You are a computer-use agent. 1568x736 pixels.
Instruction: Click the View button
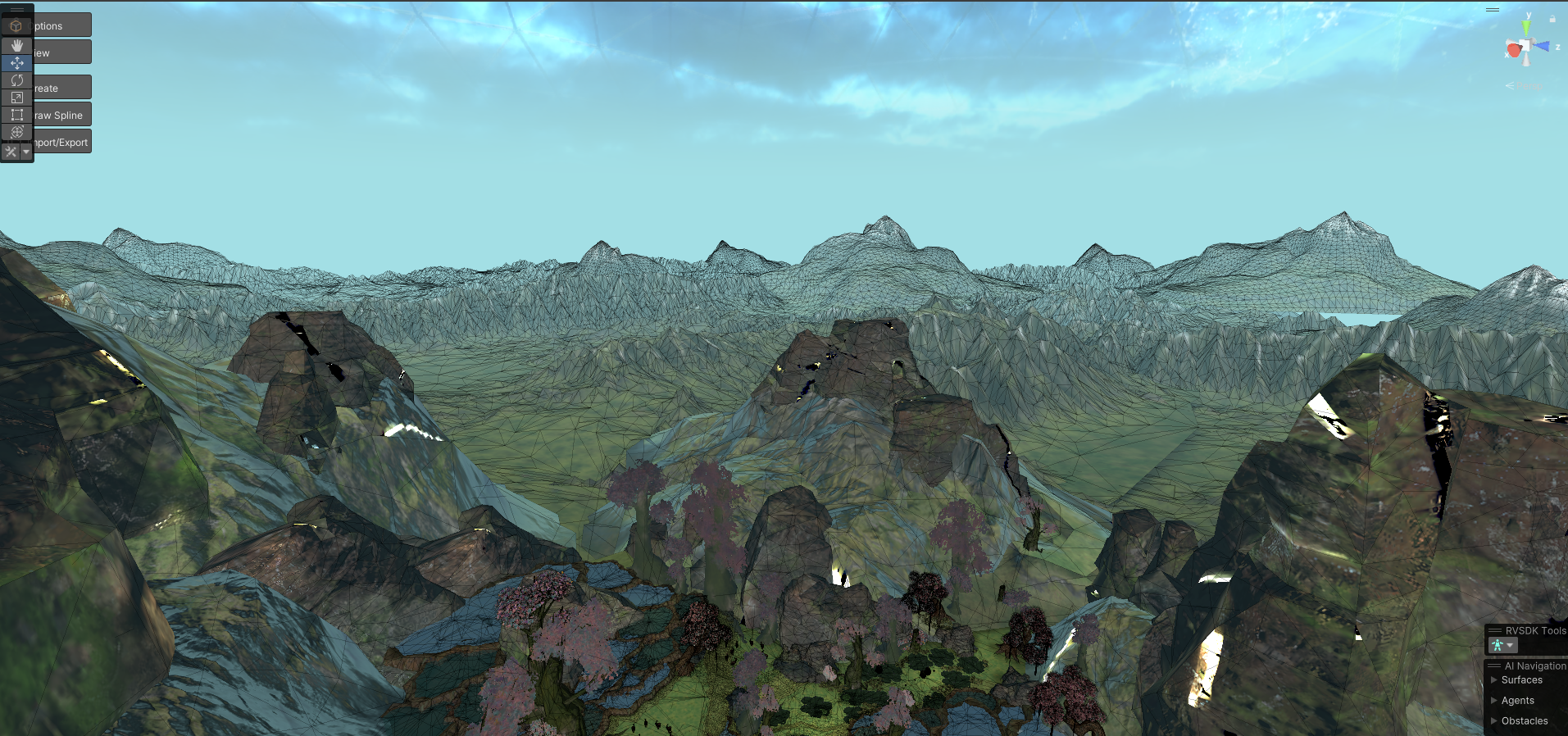click(61, 52)
